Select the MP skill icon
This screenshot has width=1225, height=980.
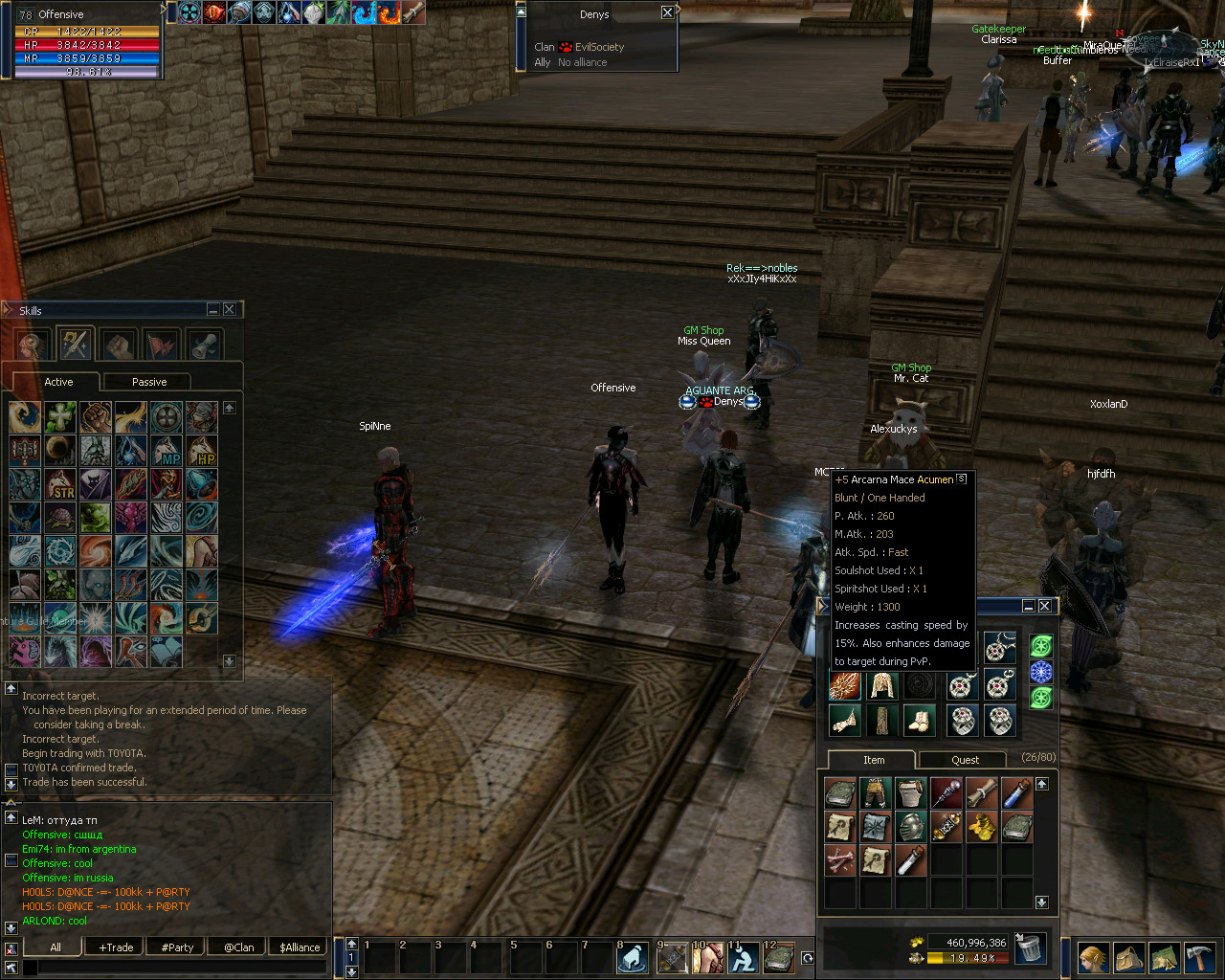pos(167,451)
